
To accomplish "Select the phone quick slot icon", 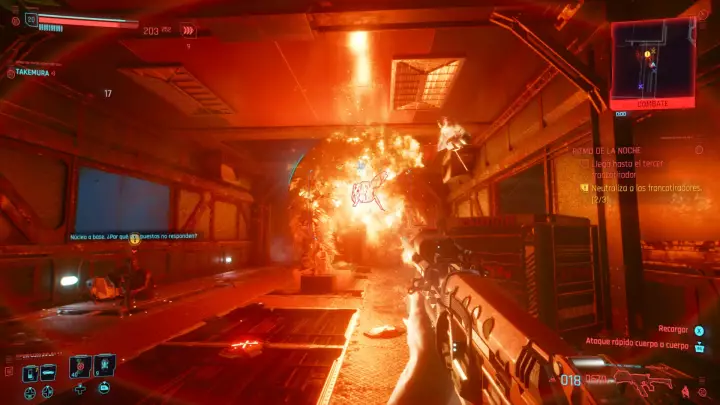I will 30,373.
